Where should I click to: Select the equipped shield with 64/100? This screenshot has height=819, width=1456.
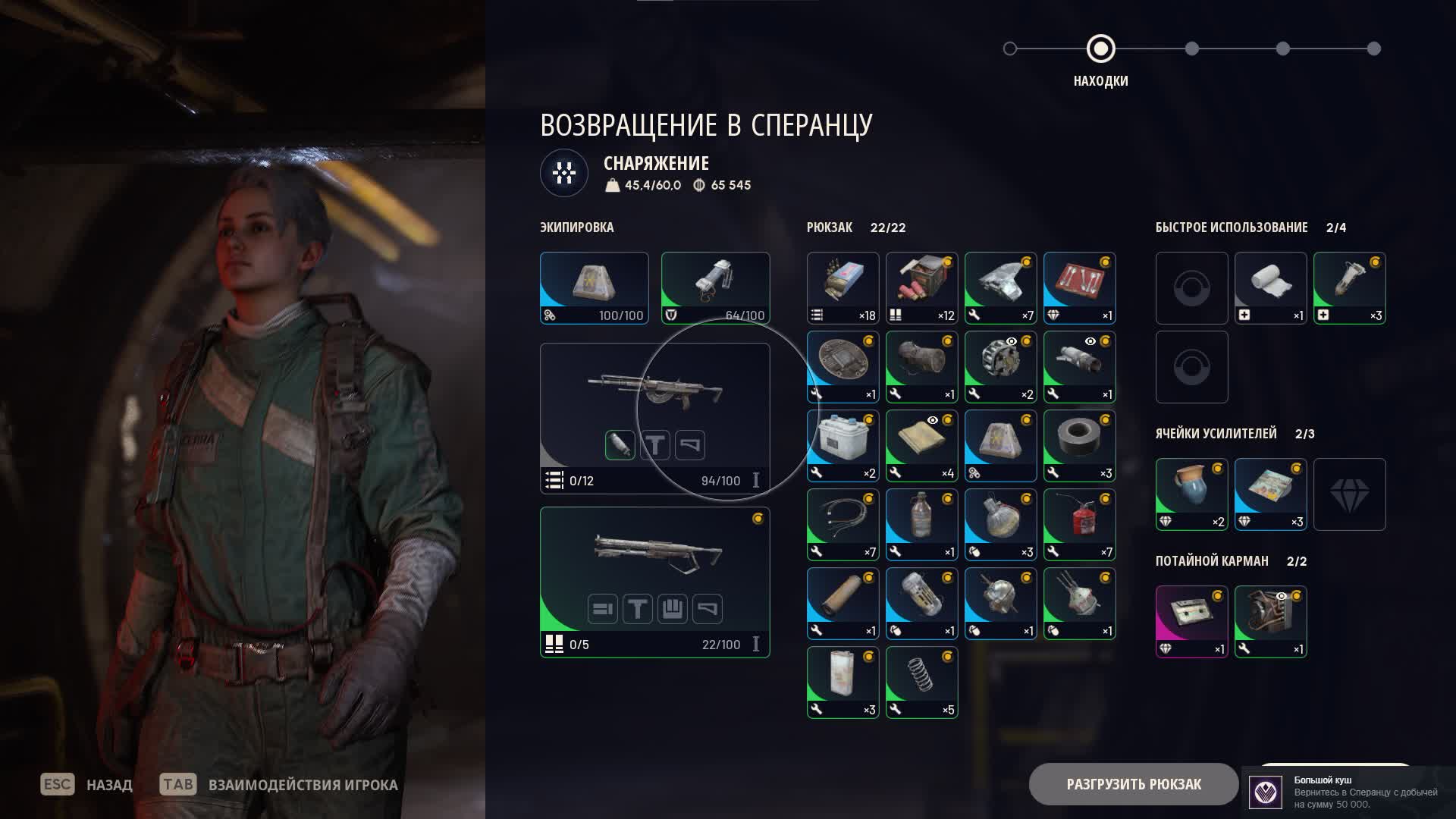pyautogui.click(x=715, y=288)
